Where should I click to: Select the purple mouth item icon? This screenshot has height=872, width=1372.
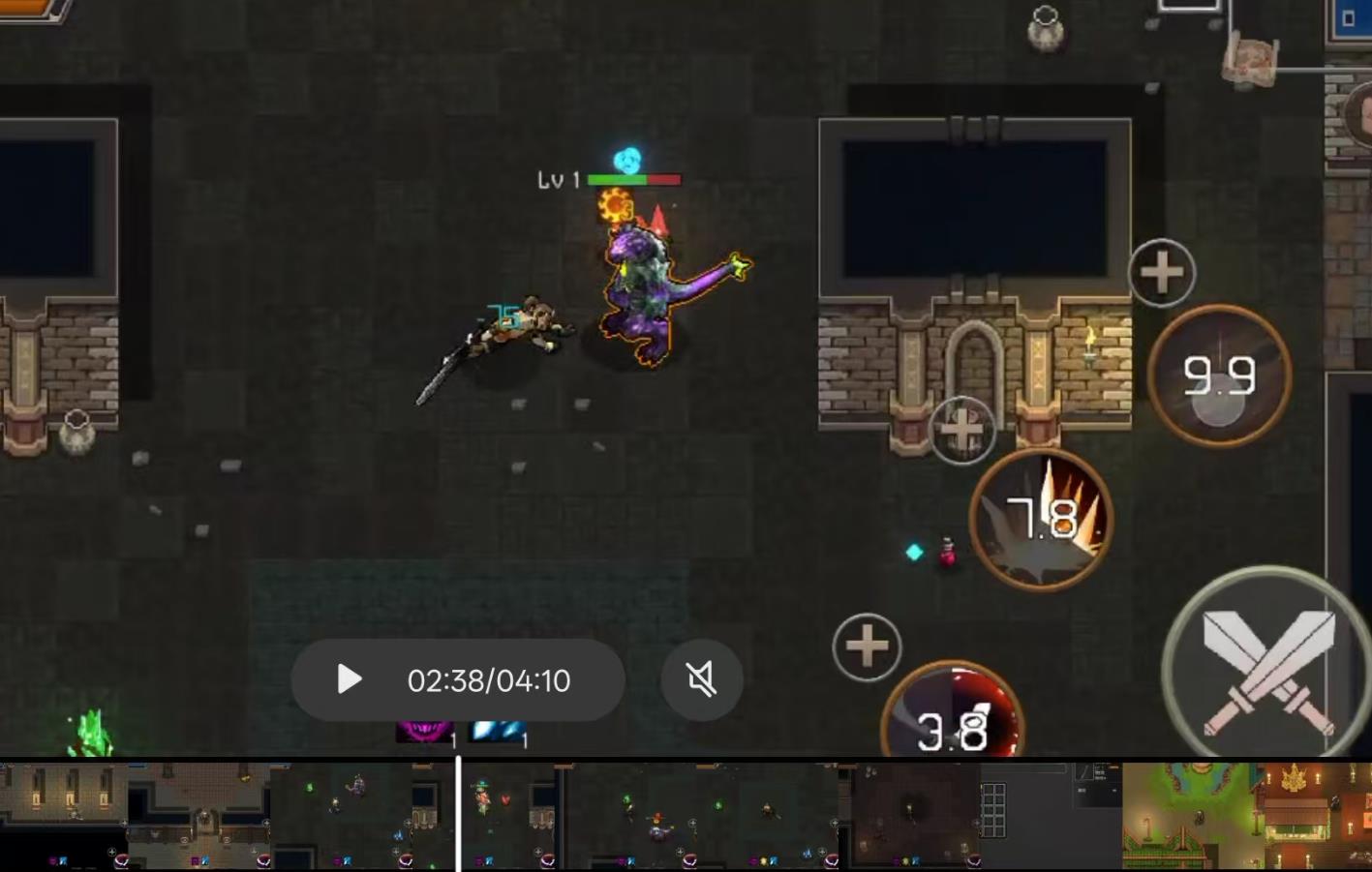click(424, 733)
